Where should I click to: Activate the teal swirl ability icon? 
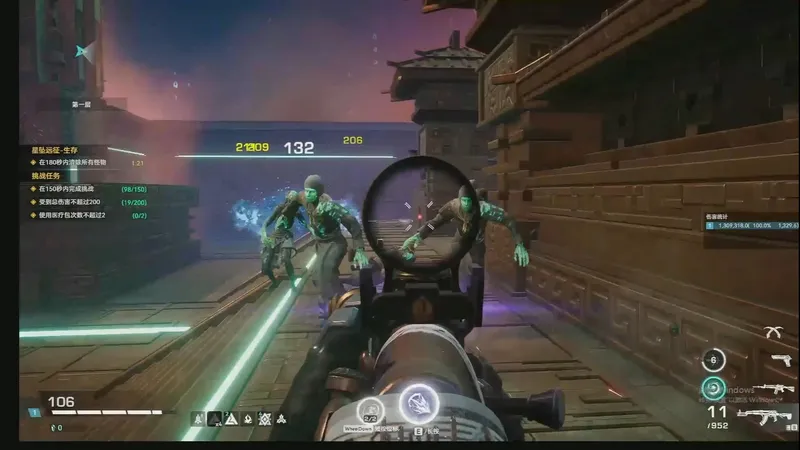click(713, 388)
